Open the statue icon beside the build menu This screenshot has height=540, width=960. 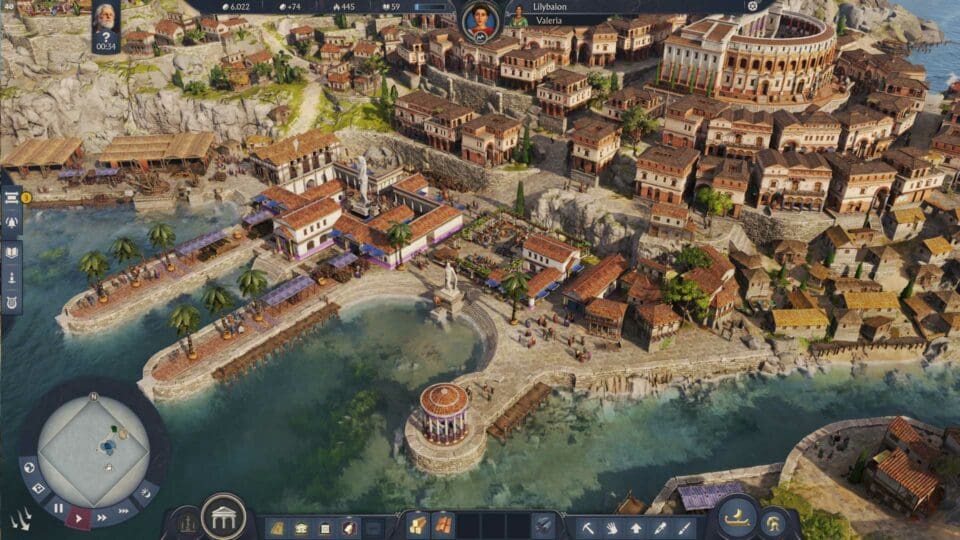pos(186,521)
